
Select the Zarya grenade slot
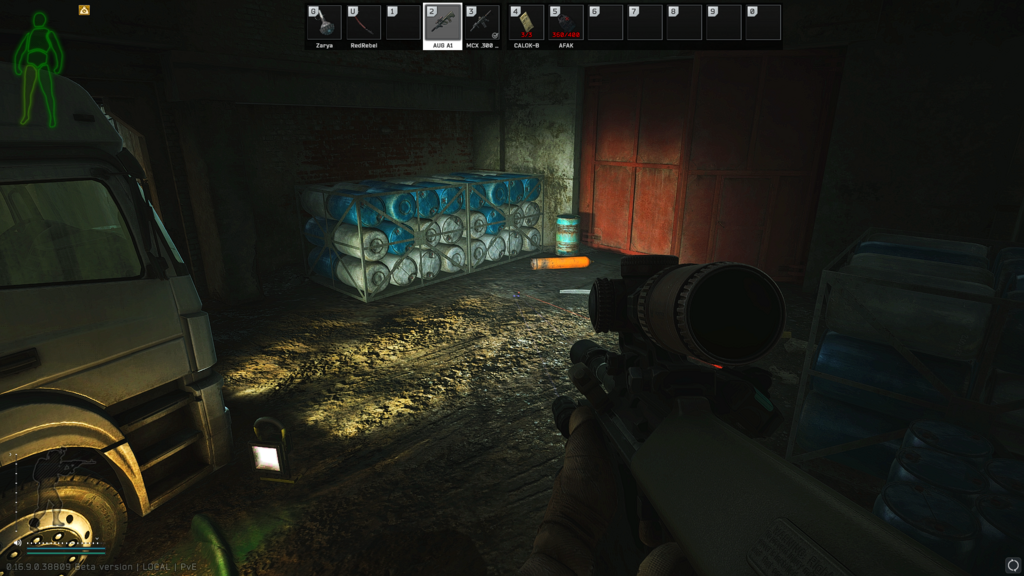point(324,24)
